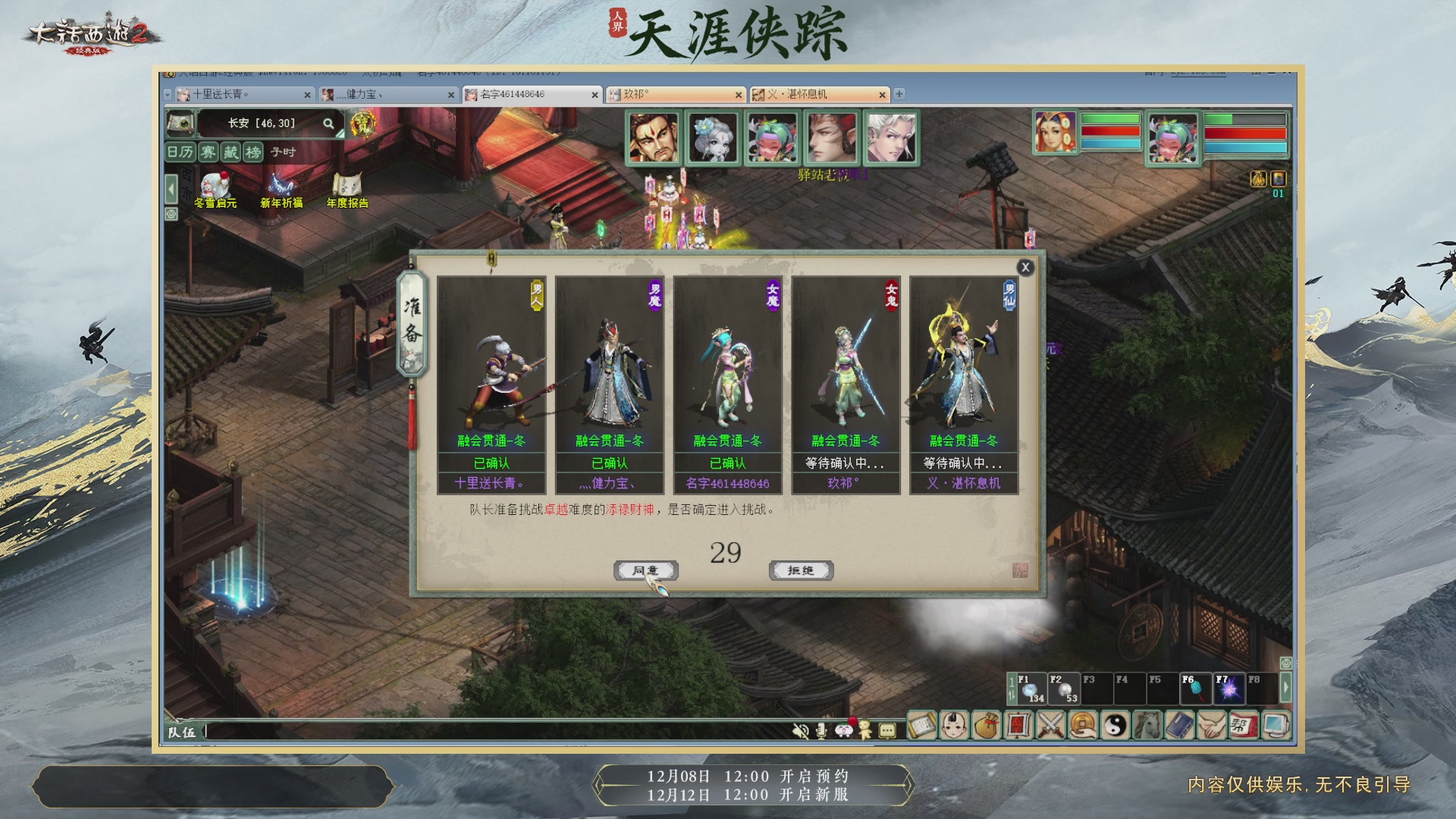Image resolution: width=1456 pixels, height=819 pixels.
Task: Open the 日历 calendar menu button
Action: click(180, 152)
